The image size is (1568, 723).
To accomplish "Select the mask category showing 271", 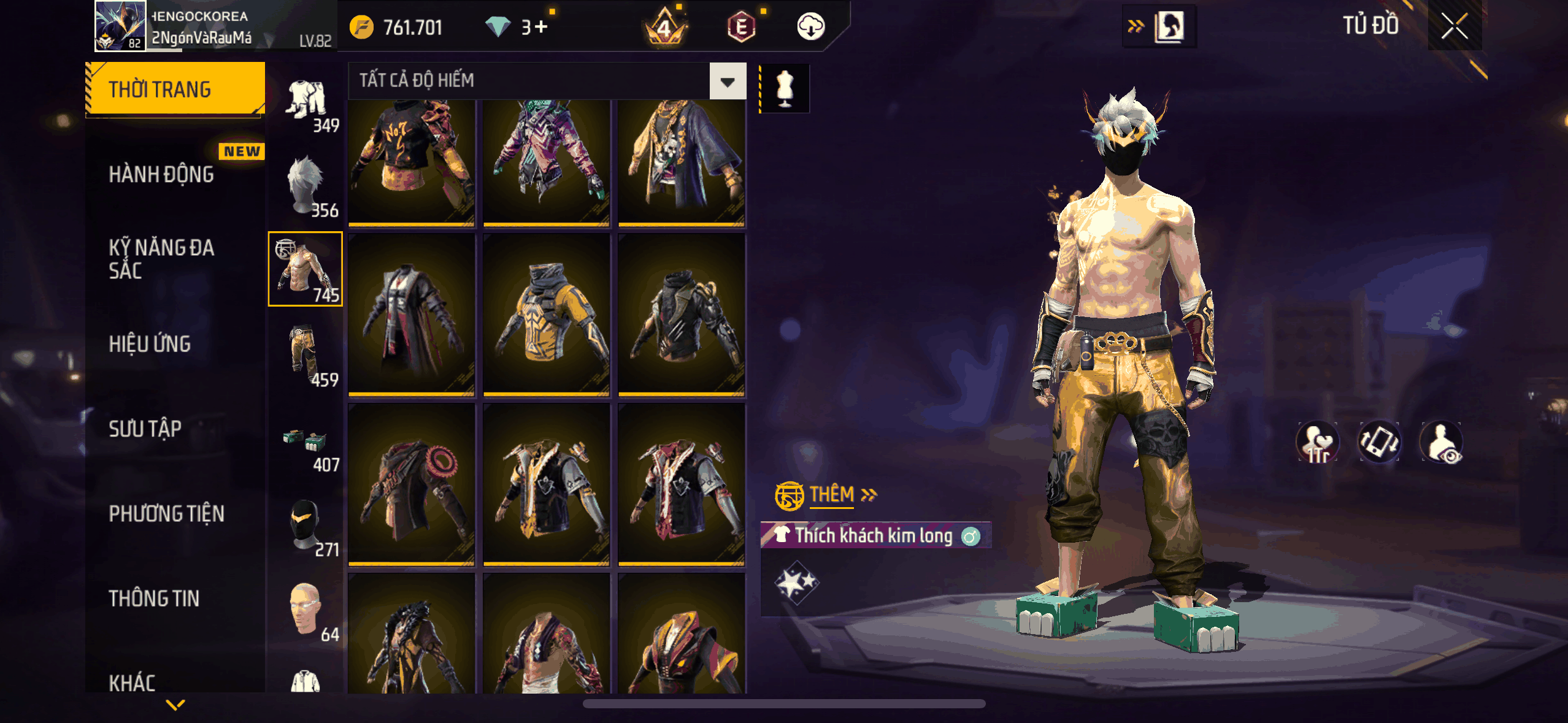I will pos(306,526).
